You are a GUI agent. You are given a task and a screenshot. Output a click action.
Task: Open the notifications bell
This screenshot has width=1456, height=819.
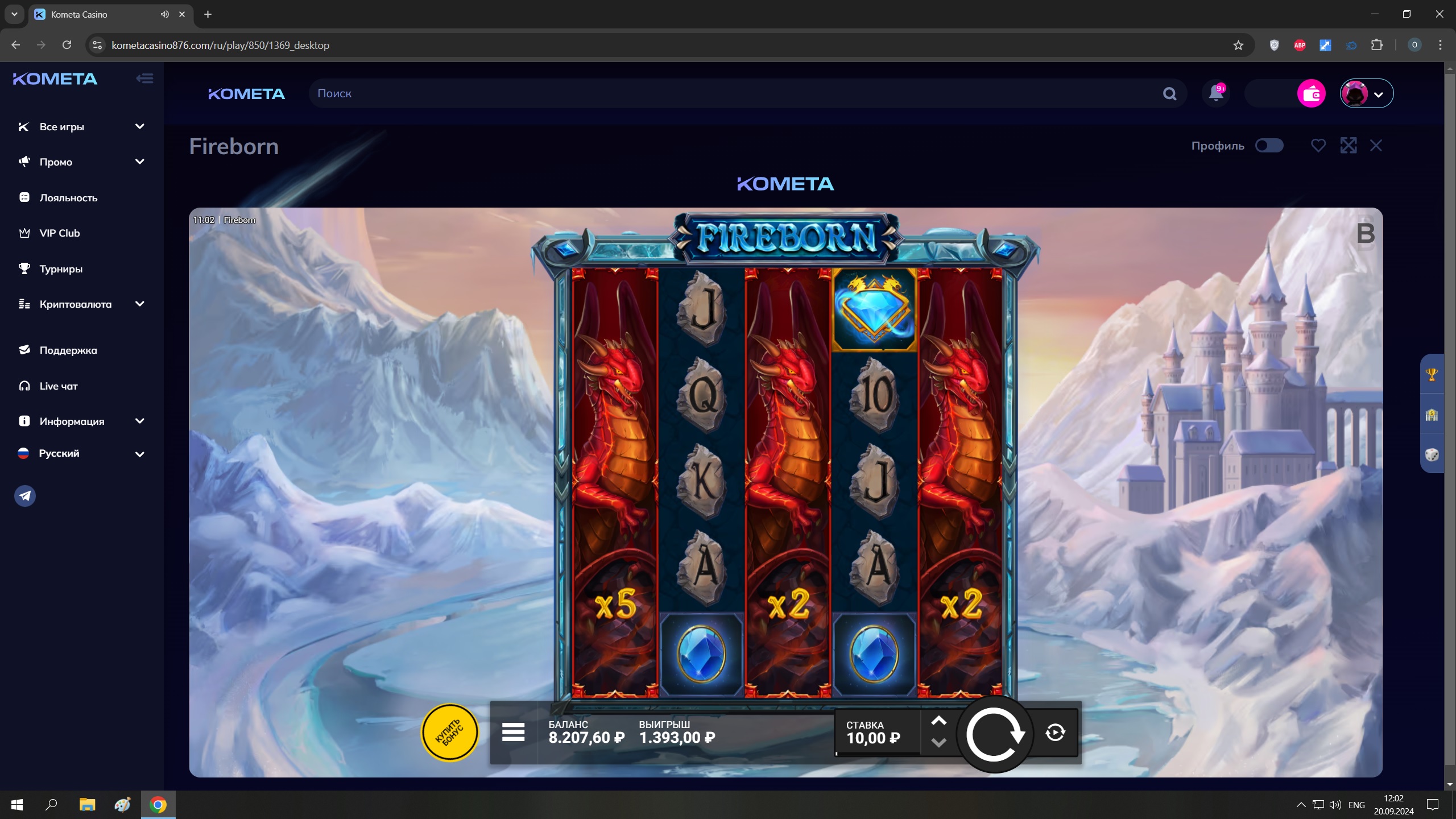(1216, 93)
